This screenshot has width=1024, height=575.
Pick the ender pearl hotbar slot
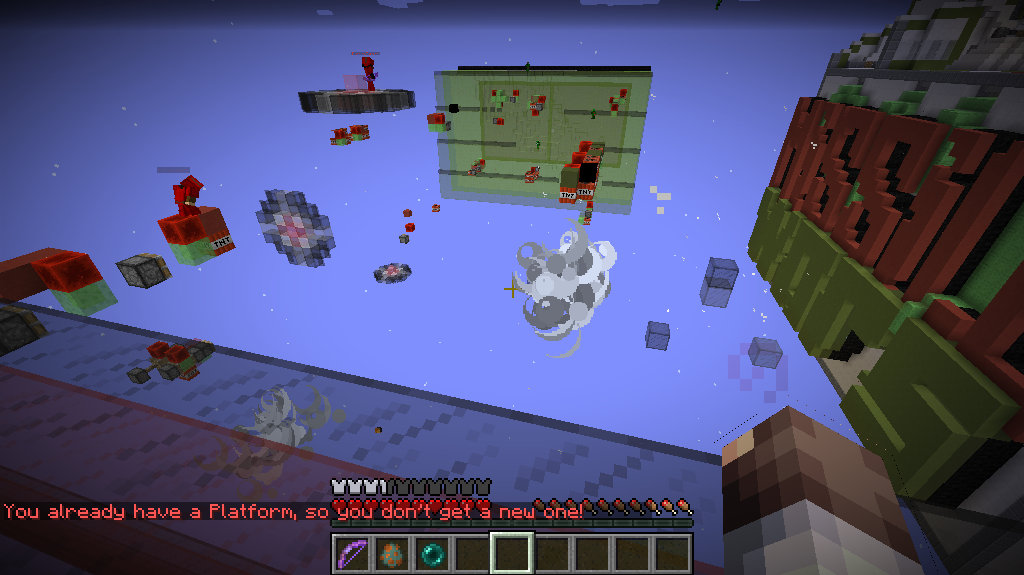tap(431, 553)
